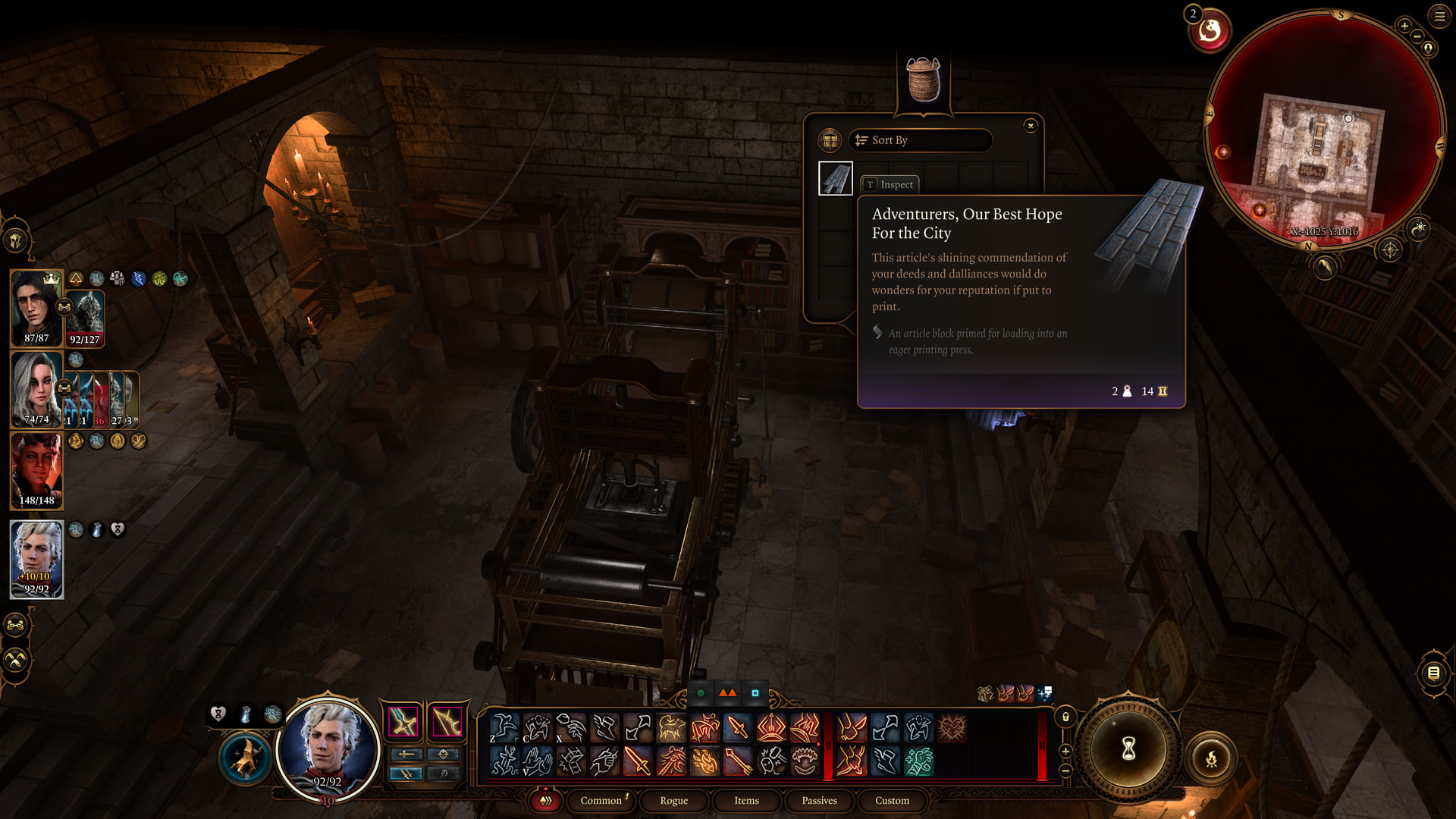
Task: Switch to the Rogue hotbar tab
Action: point(673,801)
